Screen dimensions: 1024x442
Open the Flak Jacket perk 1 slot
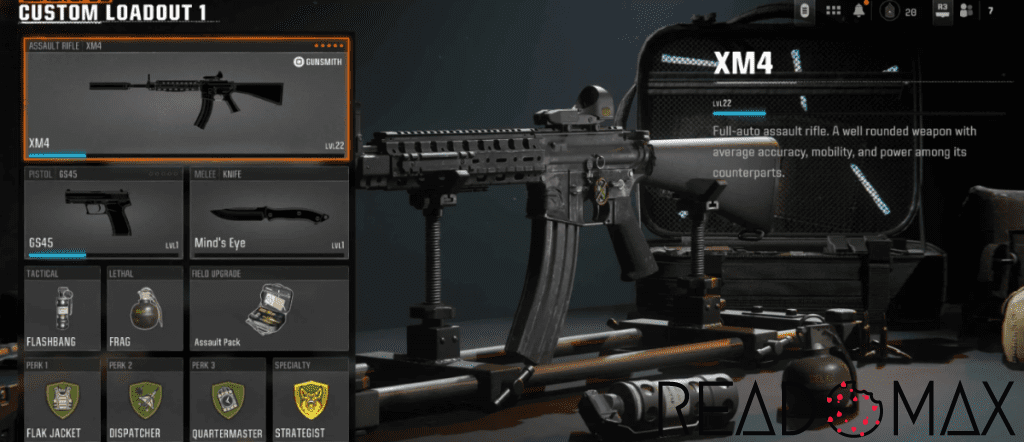click(62, 400)
